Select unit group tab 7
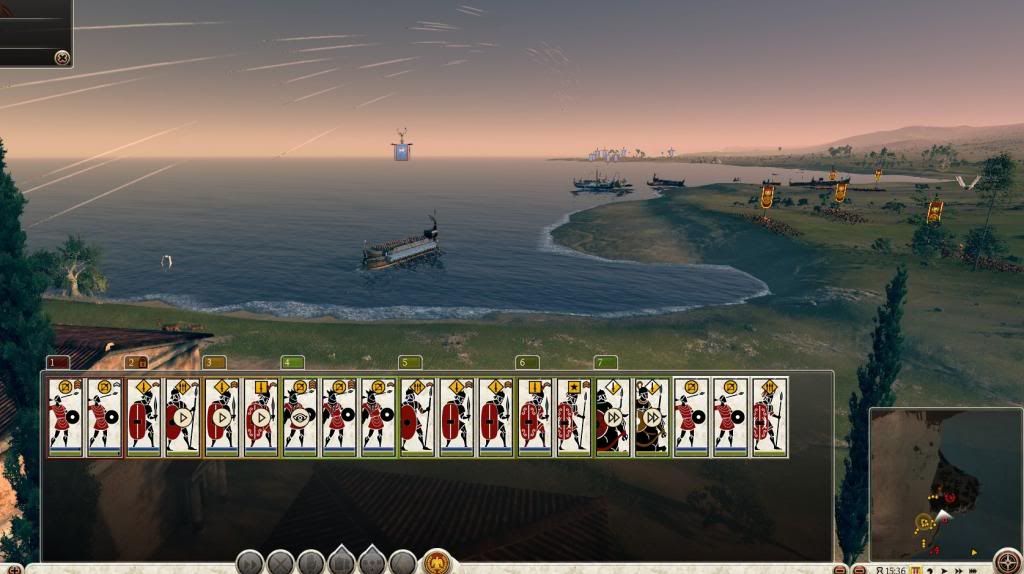The image size is (1024, 574). [605, 362]
